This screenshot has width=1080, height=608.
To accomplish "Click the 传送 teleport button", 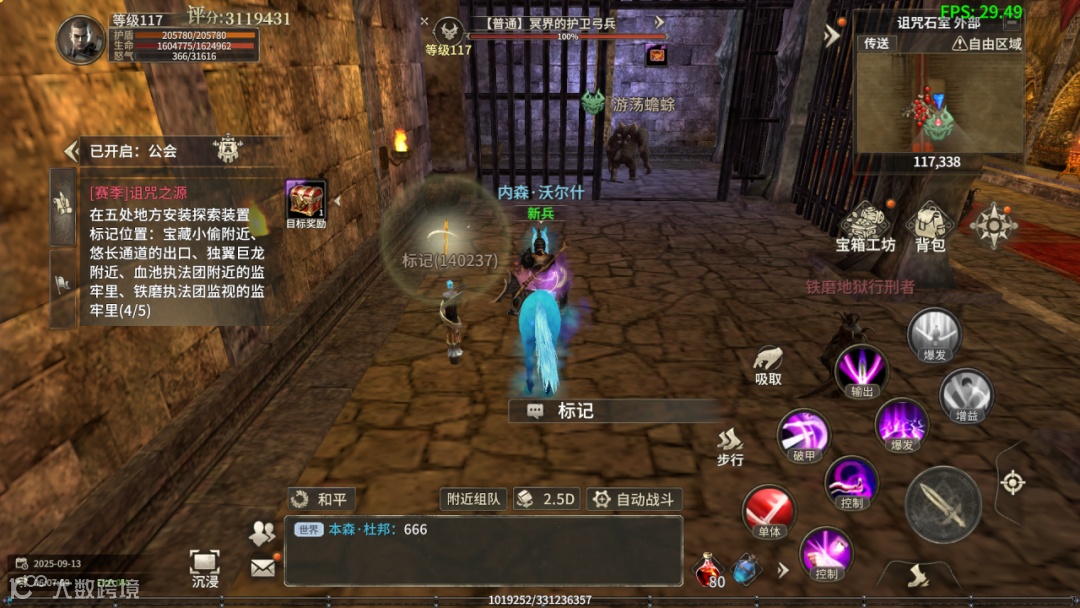I will (877, 44).
